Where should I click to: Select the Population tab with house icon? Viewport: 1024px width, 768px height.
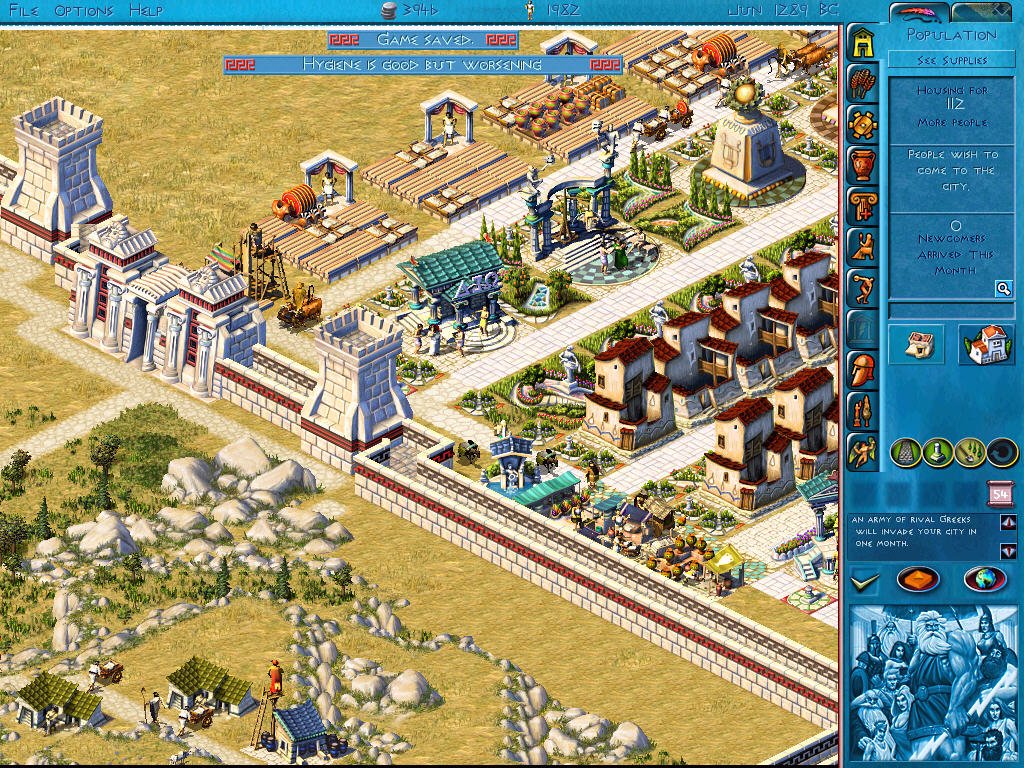862,42
